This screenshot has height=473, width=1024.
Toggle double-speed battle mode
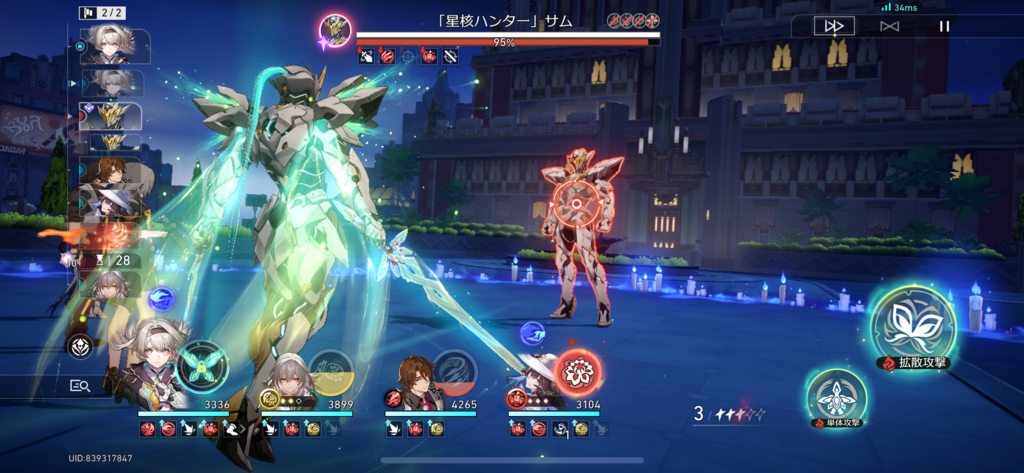click(x=833, y=27)
